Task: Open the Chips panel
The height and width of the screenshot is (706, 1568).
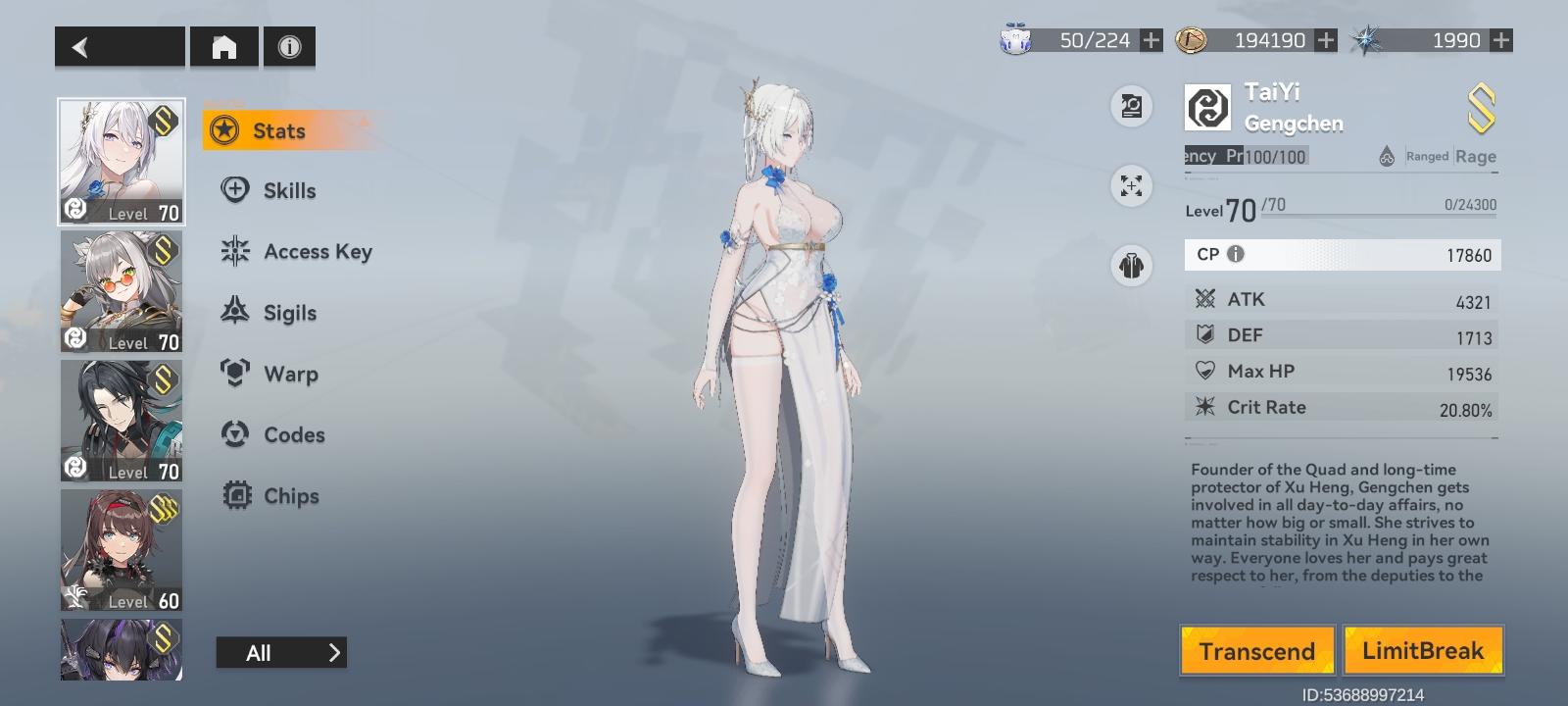Action: tap(234, 495)
